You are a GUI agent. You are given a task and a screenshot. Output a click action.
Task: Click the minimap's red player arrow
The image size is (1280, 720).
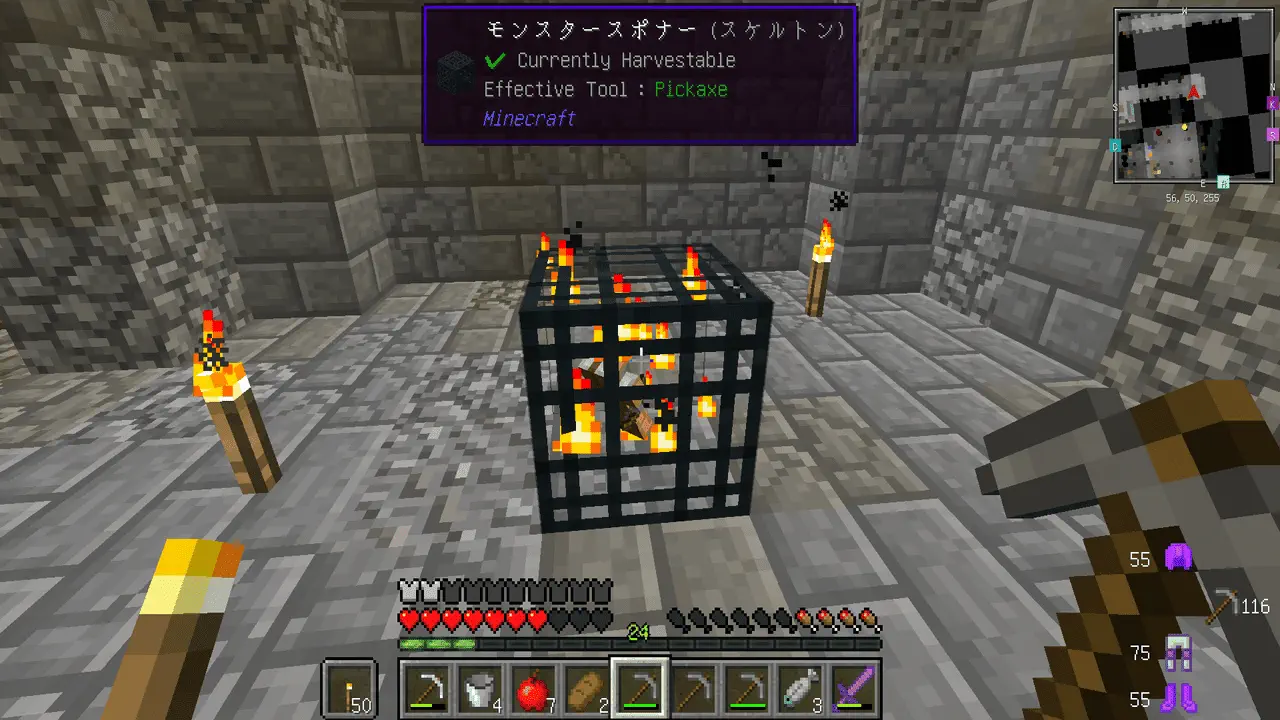1194,92
